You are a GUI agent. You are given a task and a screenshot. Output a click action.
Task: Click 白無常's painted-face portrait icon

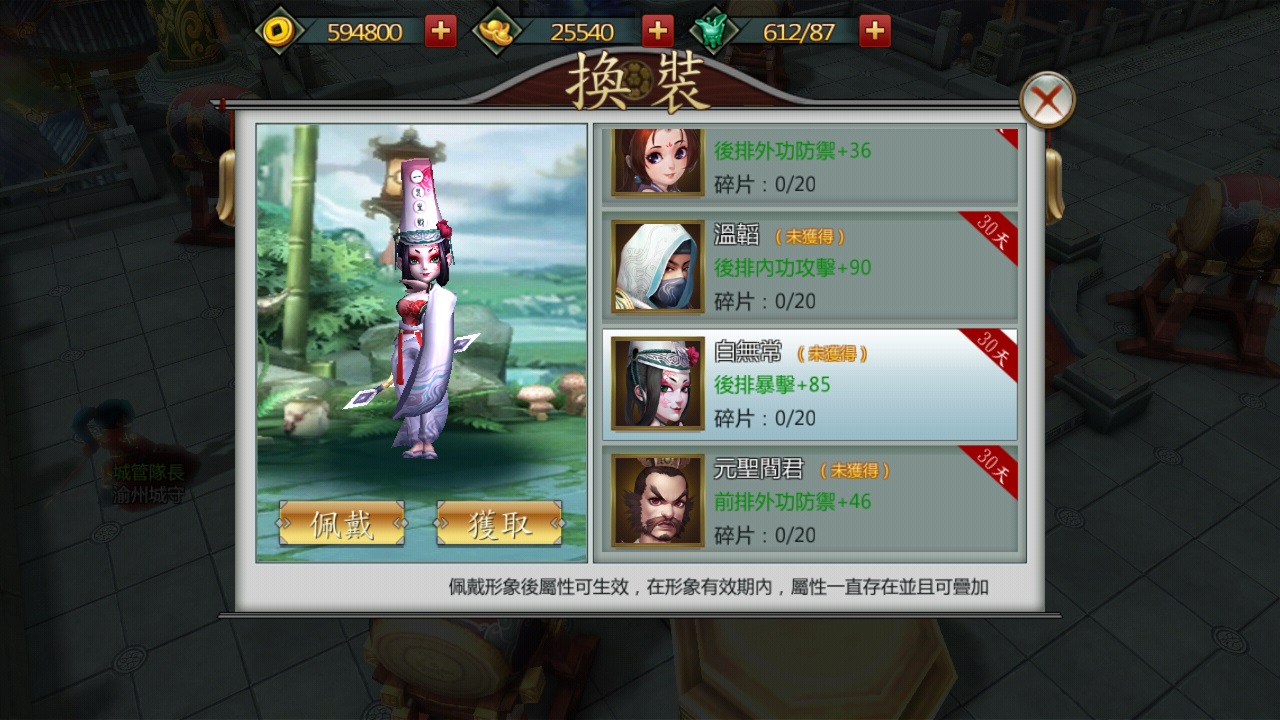[656, 382]
